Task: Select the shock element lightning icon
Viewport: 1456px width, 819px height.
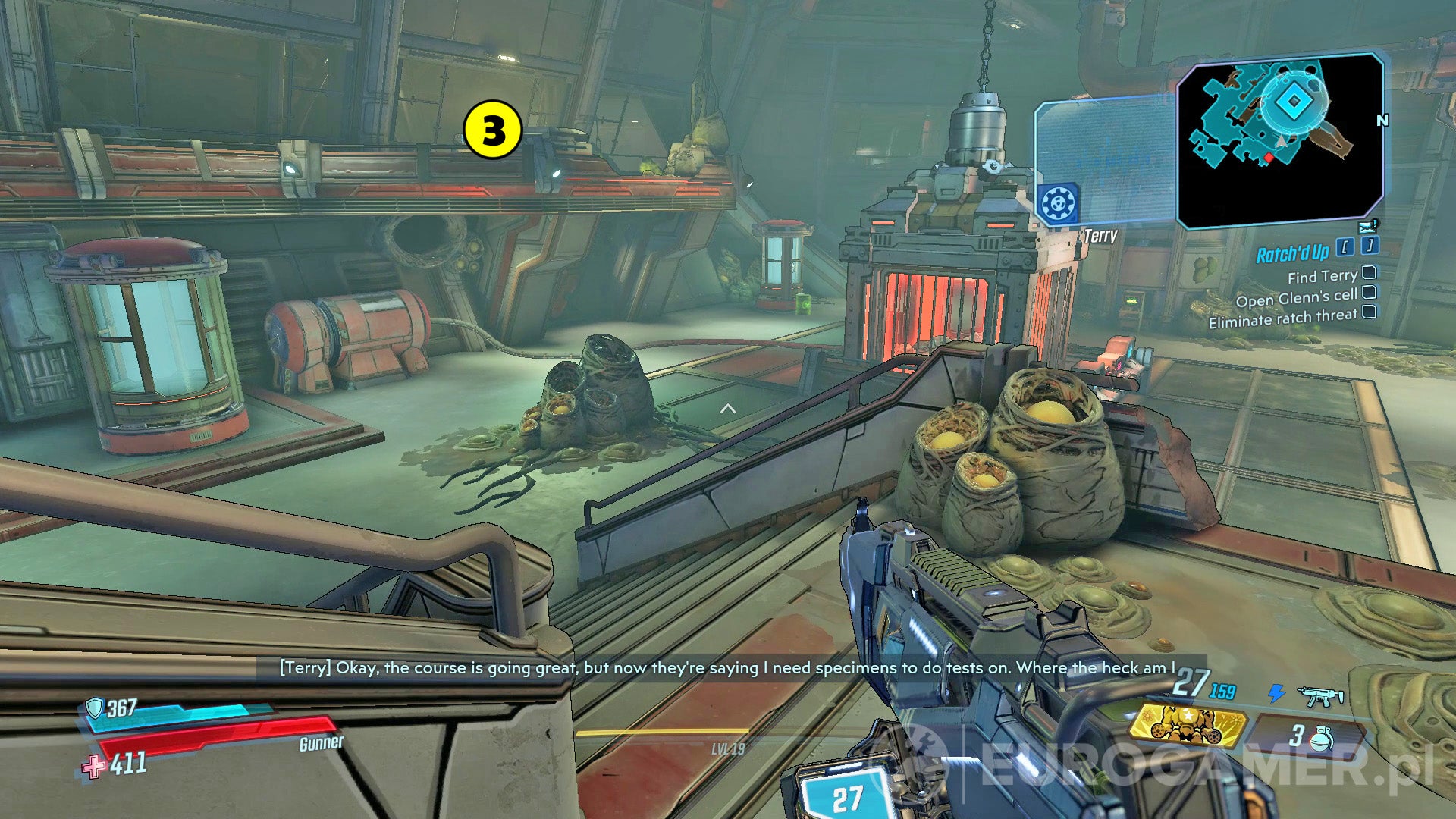Action: pos(1276,692)
